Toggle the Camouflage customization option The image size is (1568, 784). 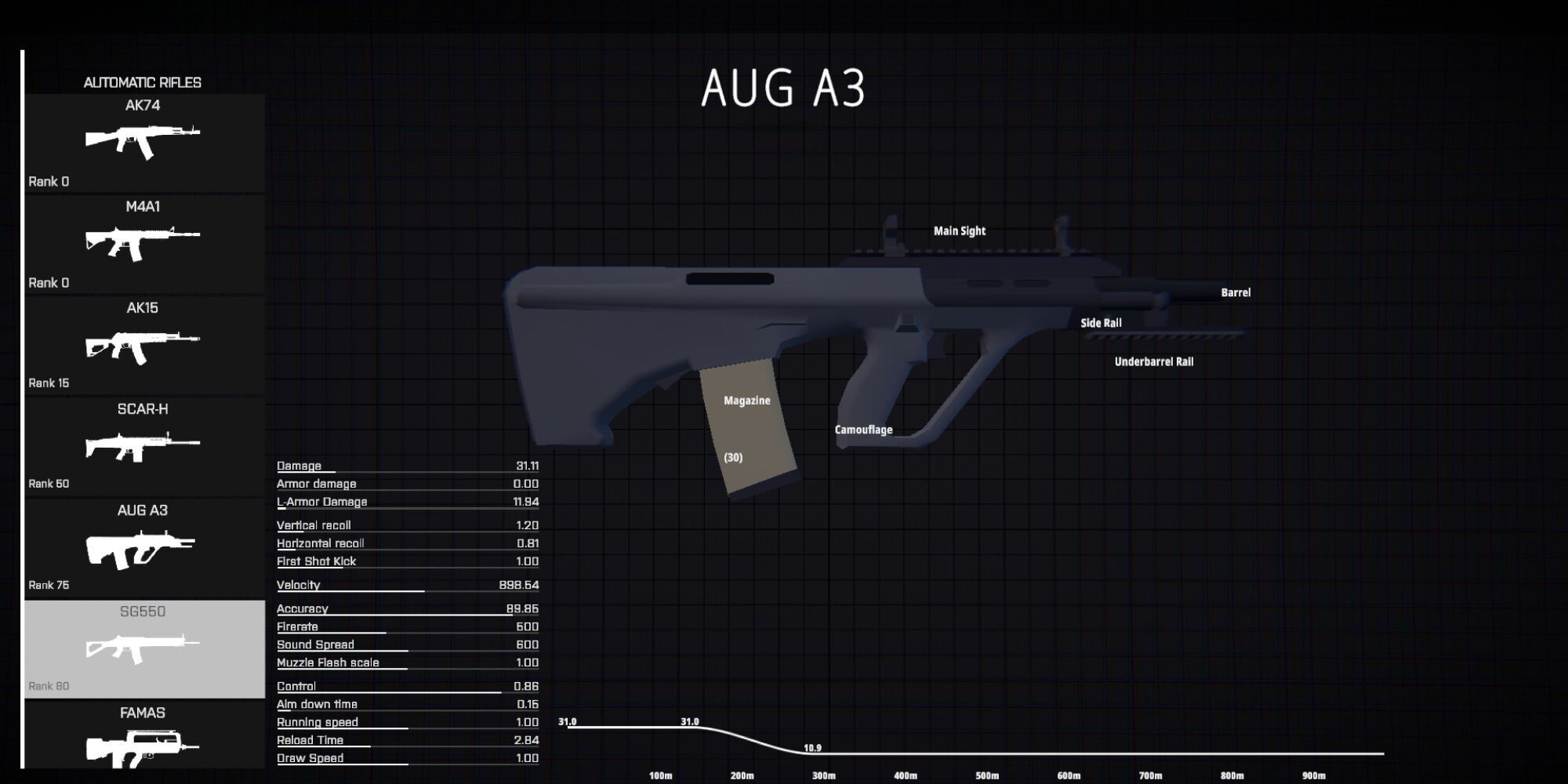[x=864, y=429]
